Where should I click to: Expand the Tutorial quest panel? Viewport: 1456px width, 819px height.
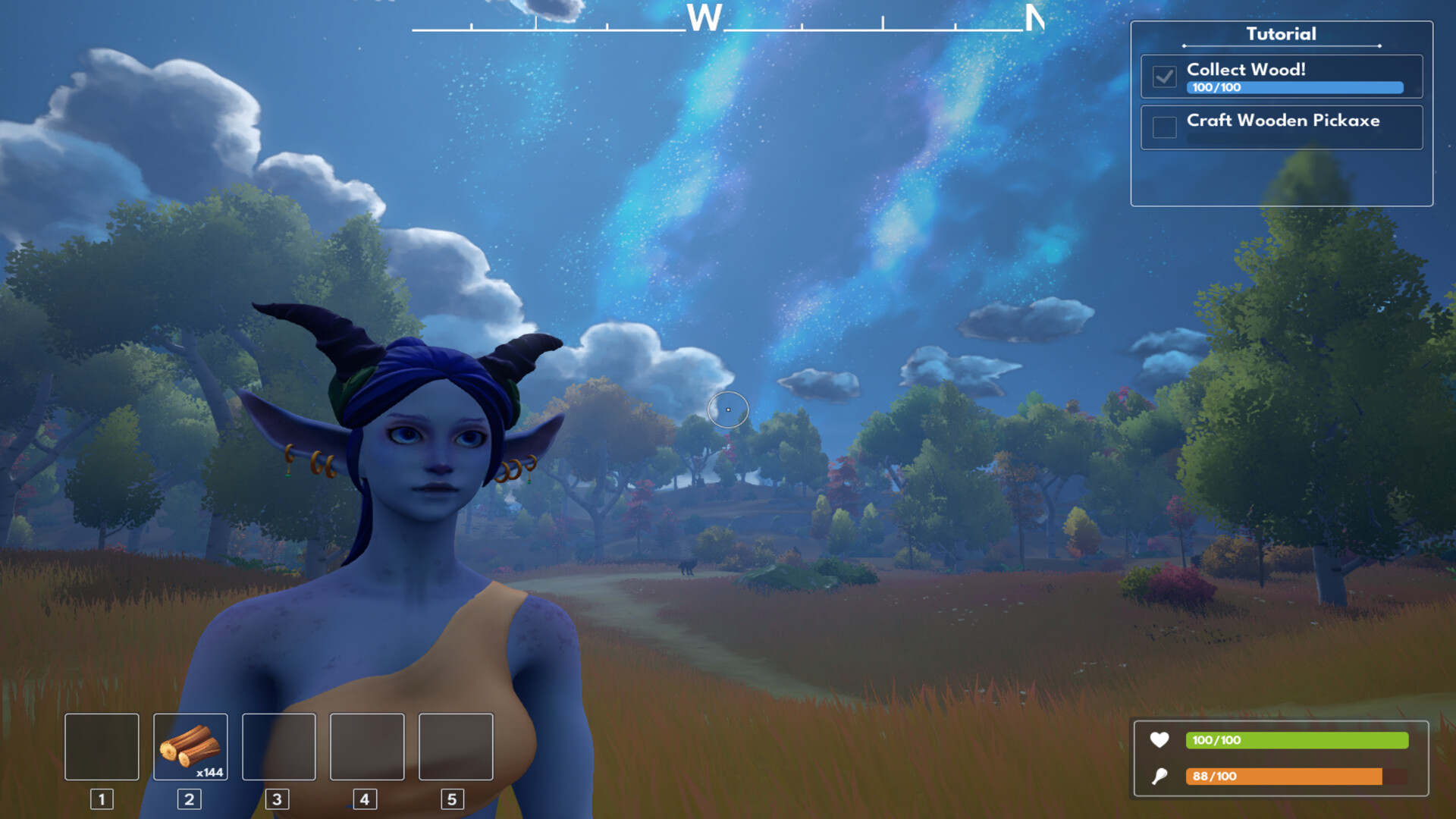tap(1282, 33)
